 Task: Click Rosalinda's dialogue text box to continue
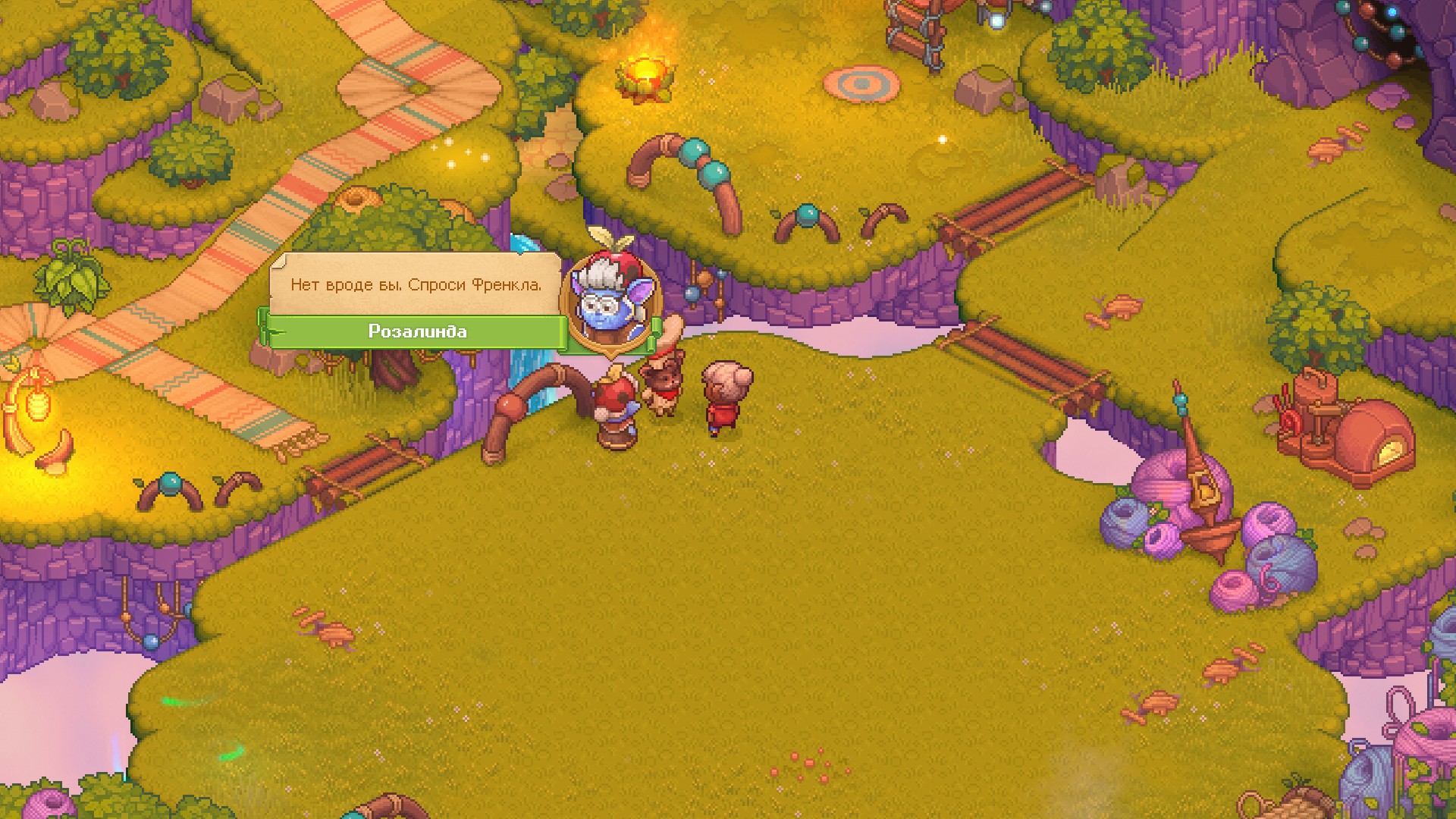[416, 285]
